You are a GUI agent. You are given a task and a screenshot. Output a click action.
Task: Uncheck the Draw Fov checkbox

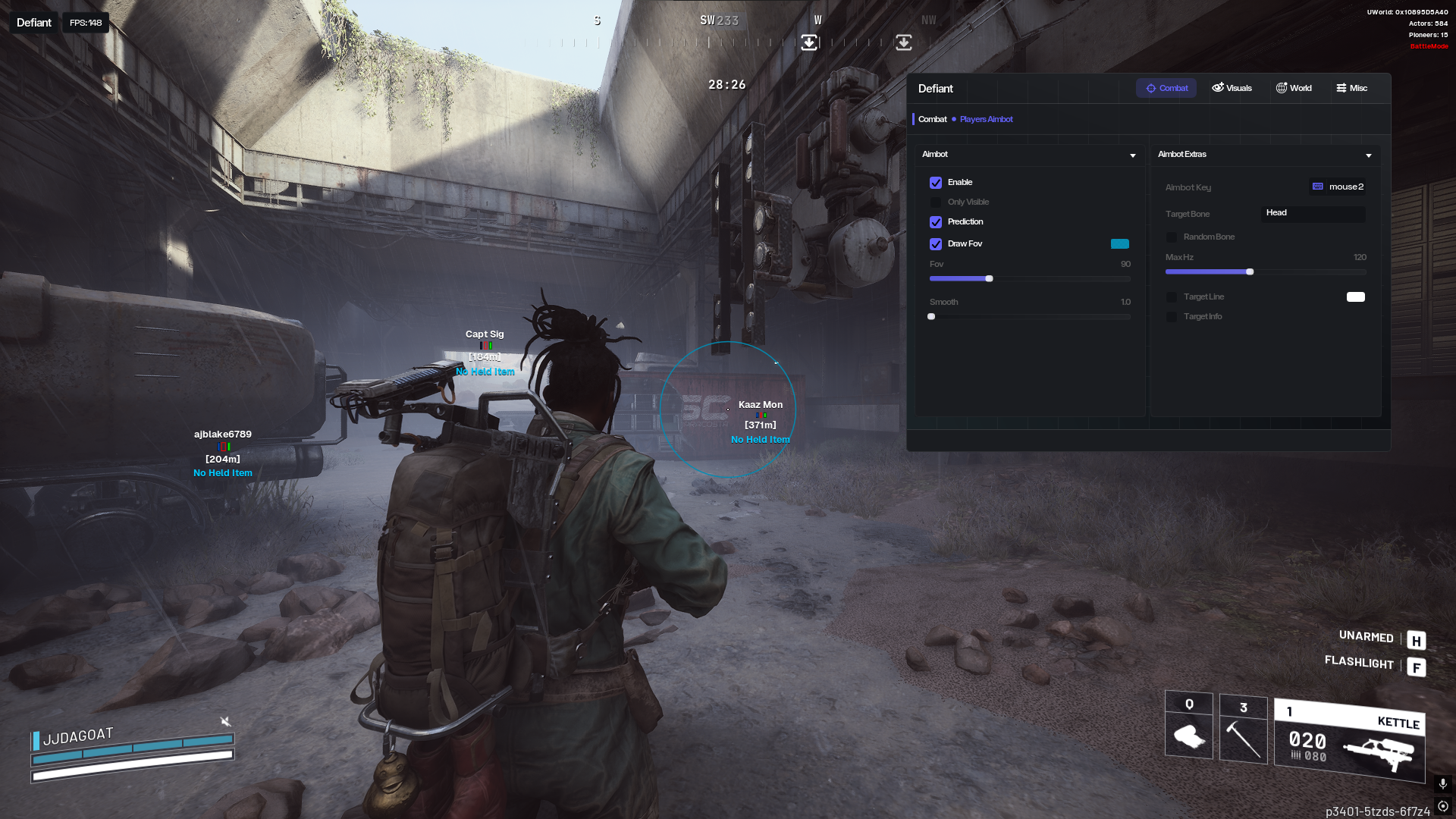click(936, 244)
